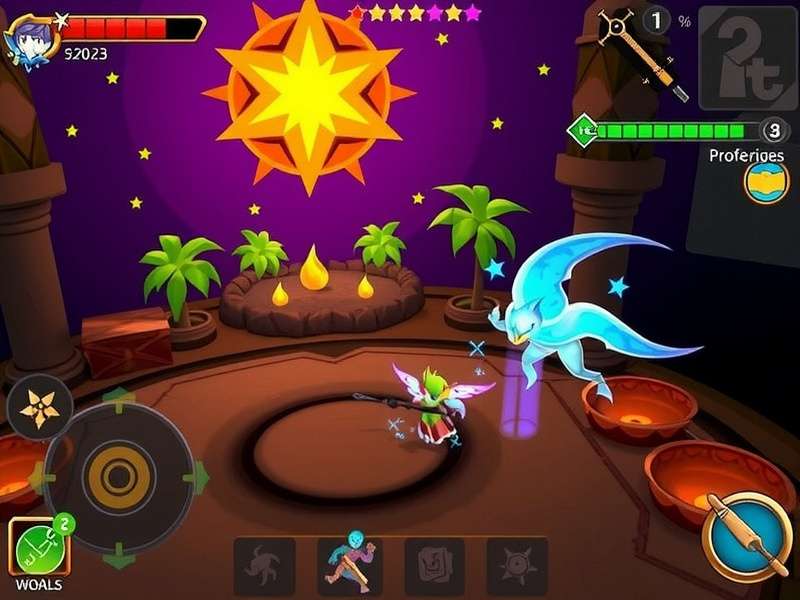The image size is (800, 600).
Task: Move right with the joystick's right arrow
Action: 198,477
